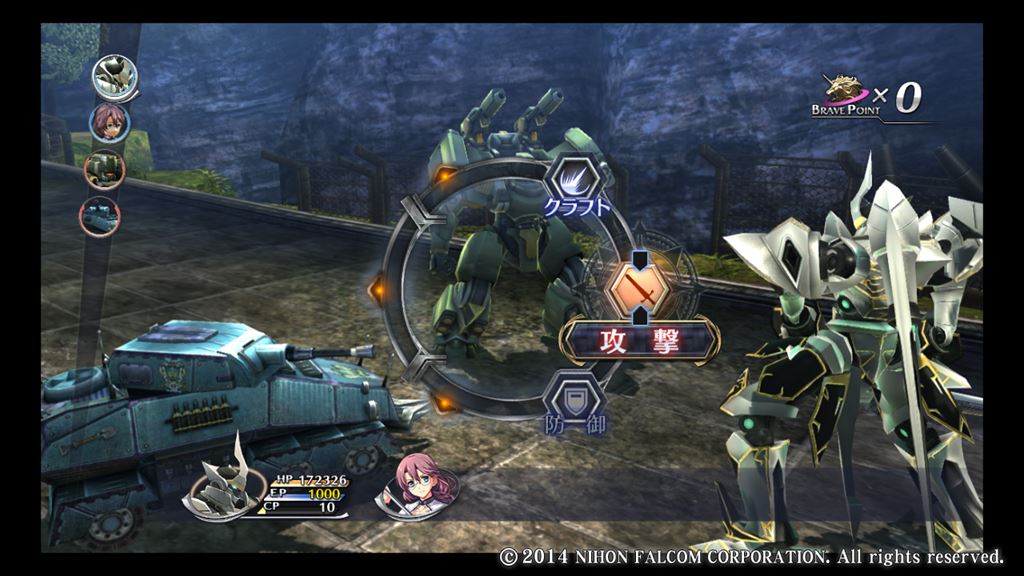Select the red-haired character turn-order icon

click(x=109, y=123)
